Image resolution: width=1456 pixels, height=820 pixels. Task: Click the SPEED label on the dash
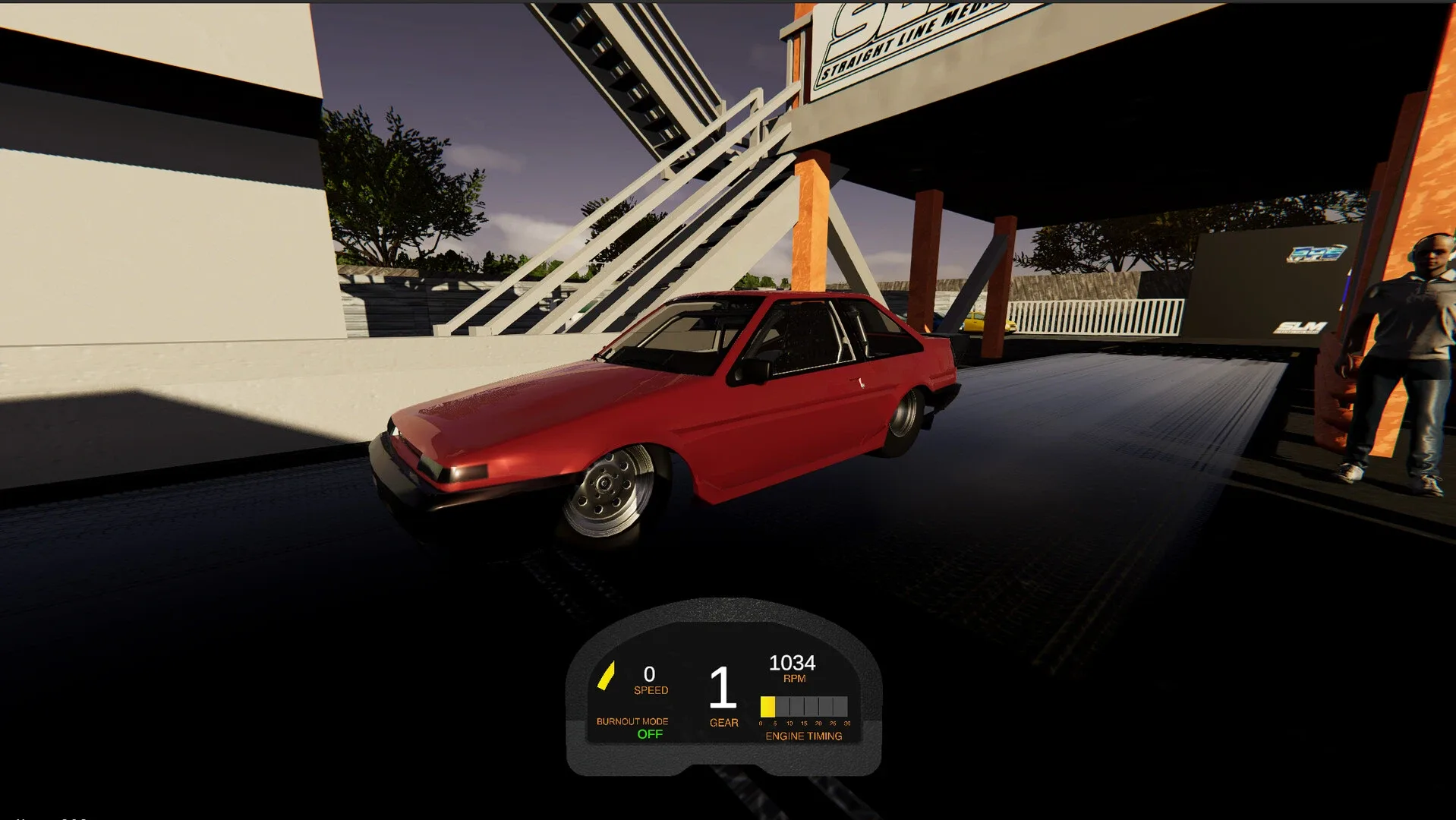click(x=651, y=690)
